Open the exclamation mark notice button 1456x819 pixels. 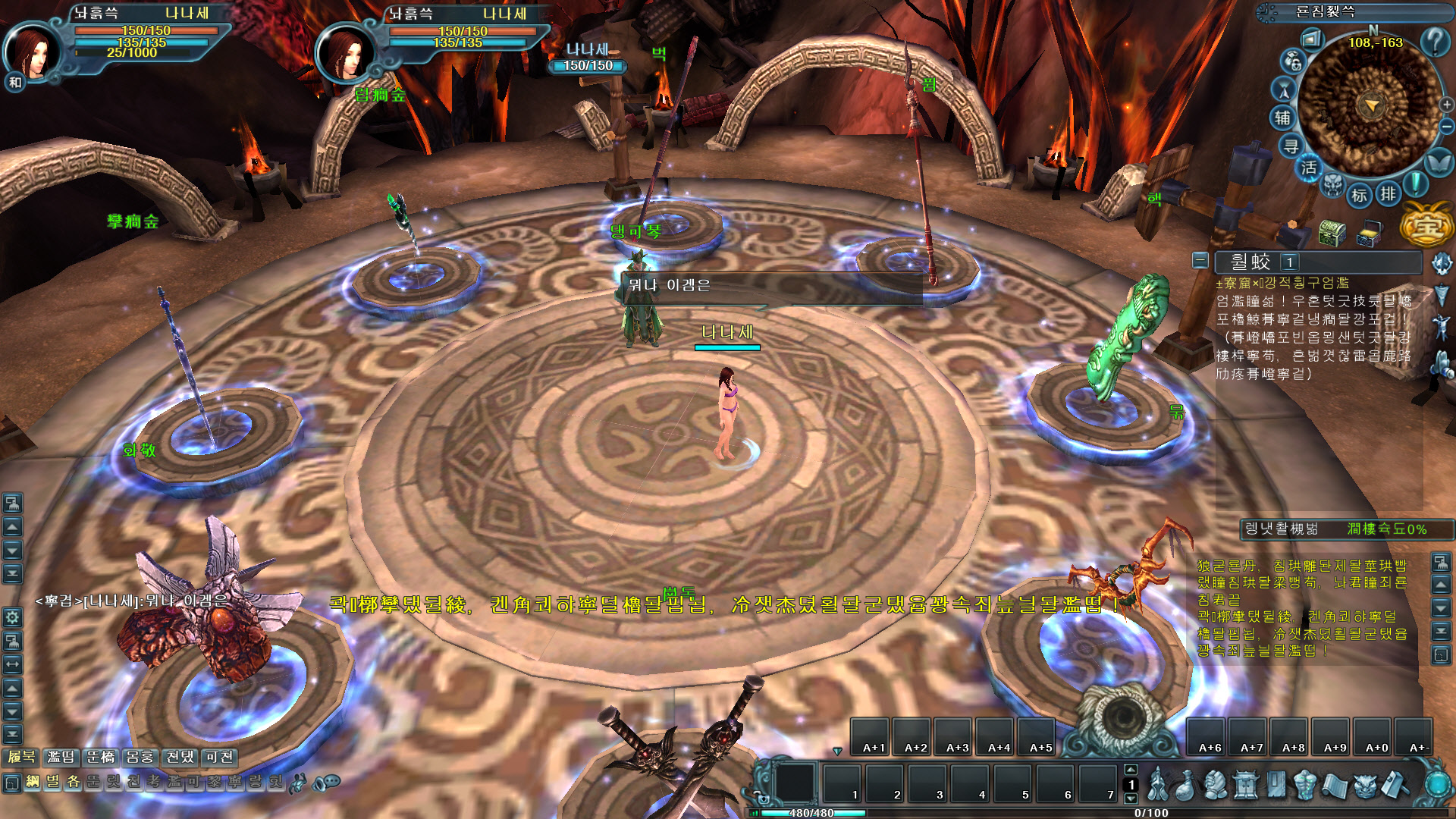(1415, 184)
